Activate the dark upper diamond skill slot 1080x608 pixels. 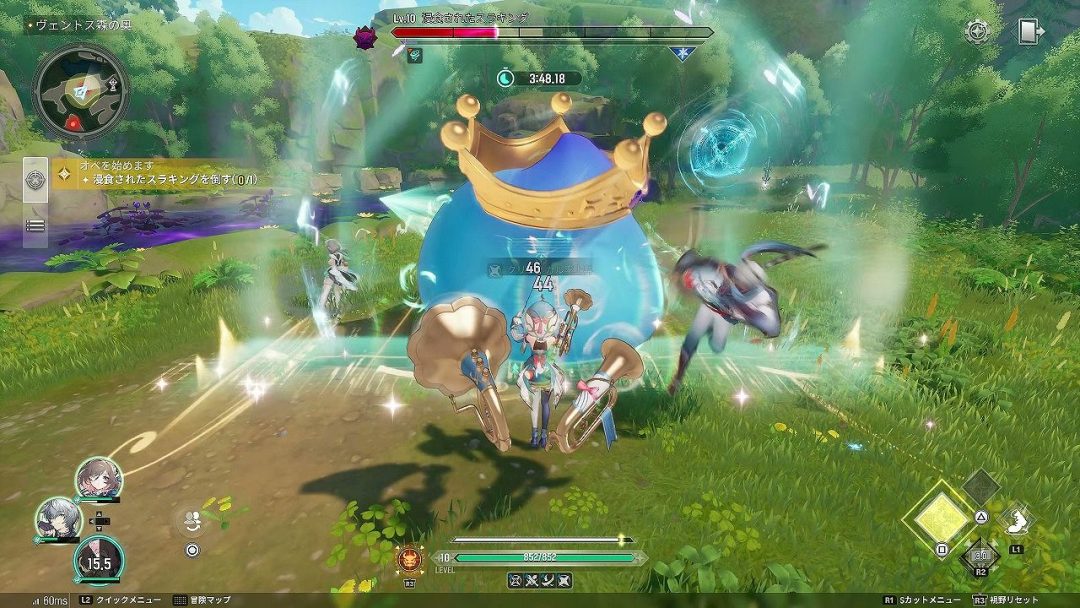point(981,487)
